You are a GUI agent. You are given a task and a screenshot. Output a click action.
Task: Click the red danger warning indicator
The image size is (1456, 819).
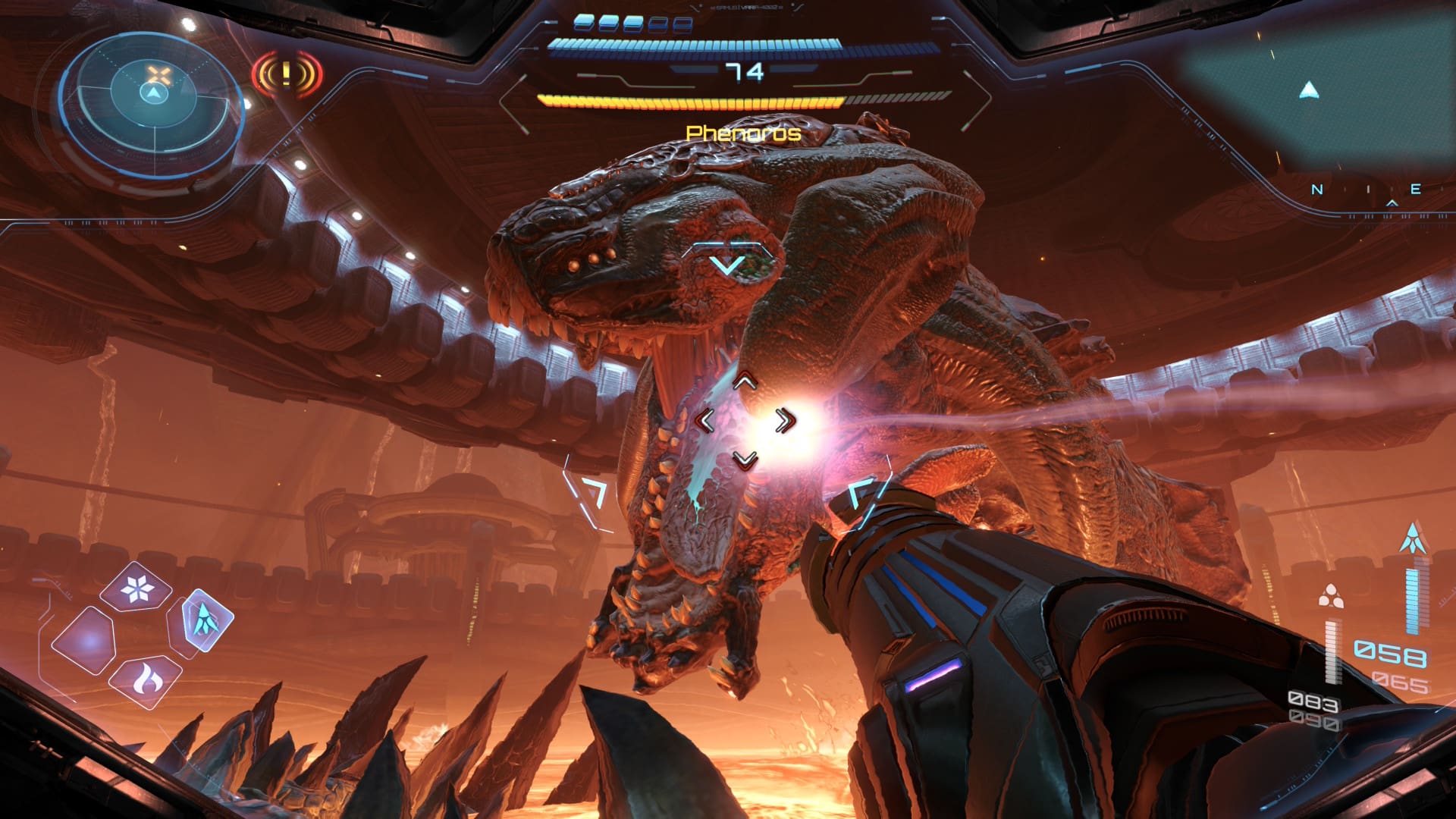click(x=287, y=74)
